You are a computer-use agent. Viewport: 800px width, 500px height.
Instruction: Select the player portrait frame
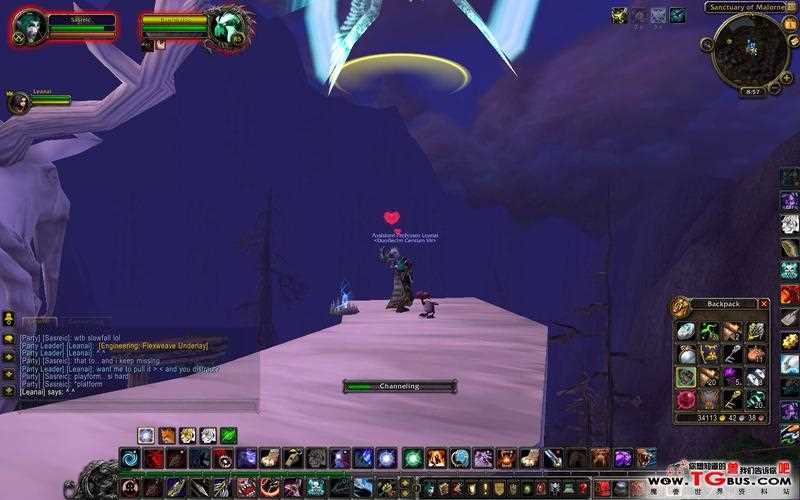pos(30,27)
